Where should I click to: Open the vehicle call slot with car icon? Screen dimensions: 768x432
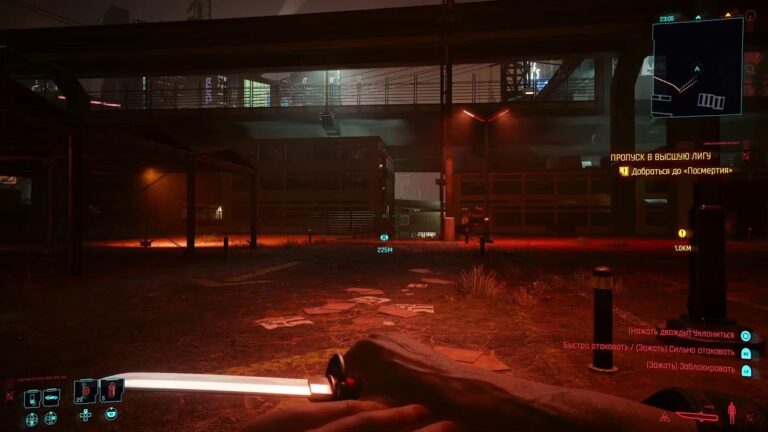[x=51, y=397]
